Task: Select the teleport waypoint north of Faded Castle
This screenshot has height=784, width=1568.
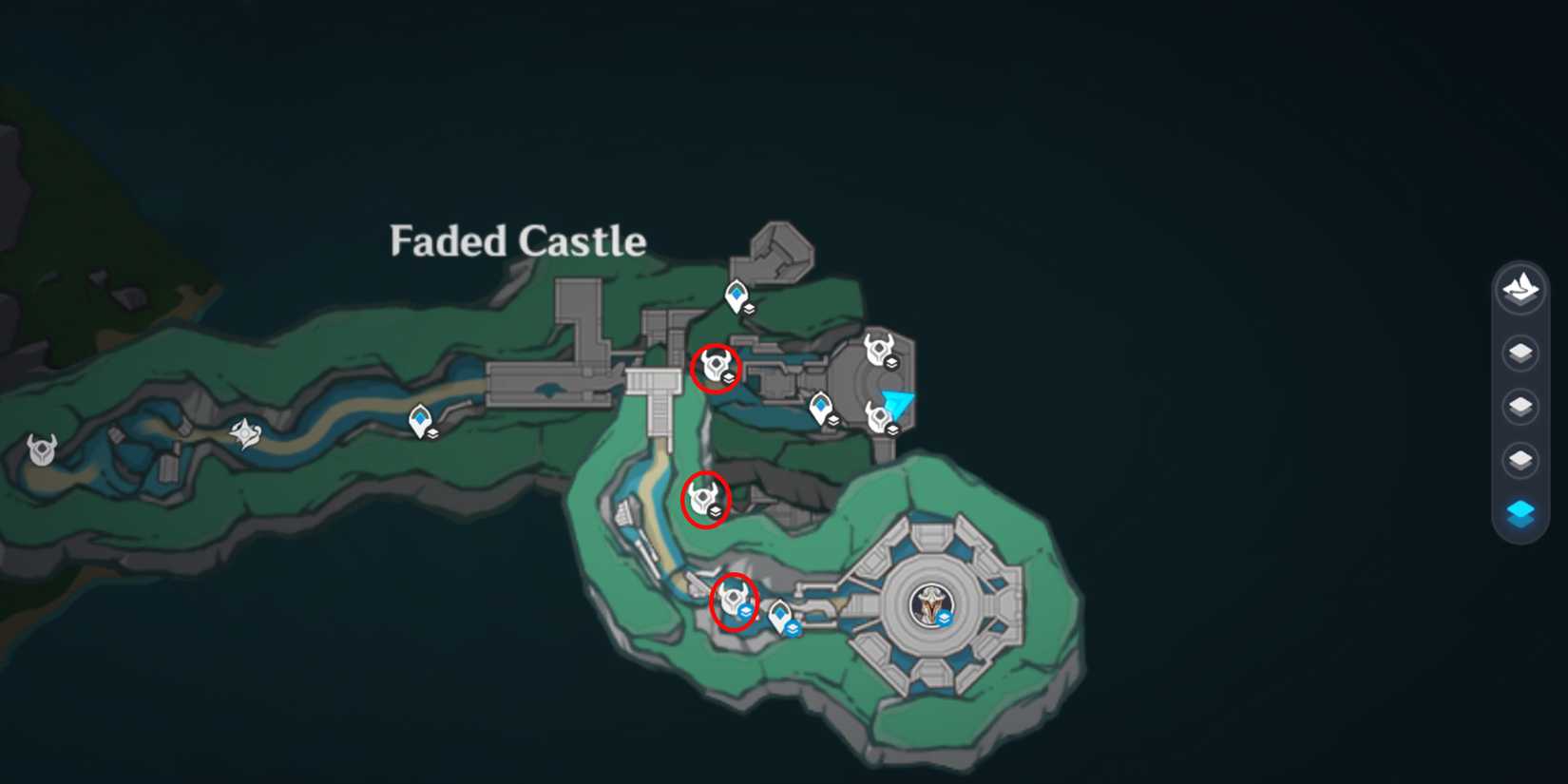Action: coord(735,296)
